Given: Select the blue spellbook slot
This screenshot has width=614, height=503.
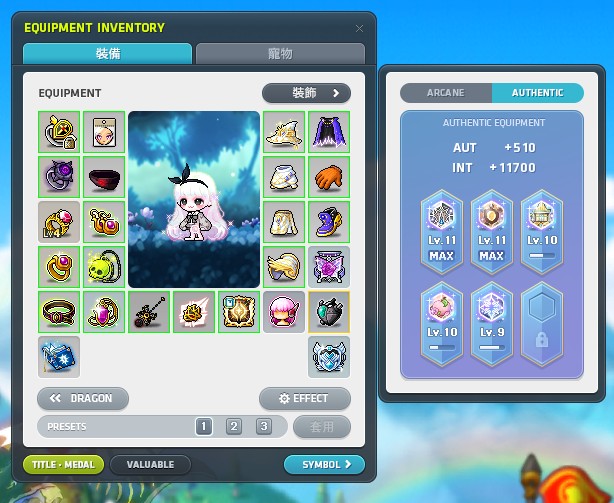Looking at the screenshot, I should (58, 356).
